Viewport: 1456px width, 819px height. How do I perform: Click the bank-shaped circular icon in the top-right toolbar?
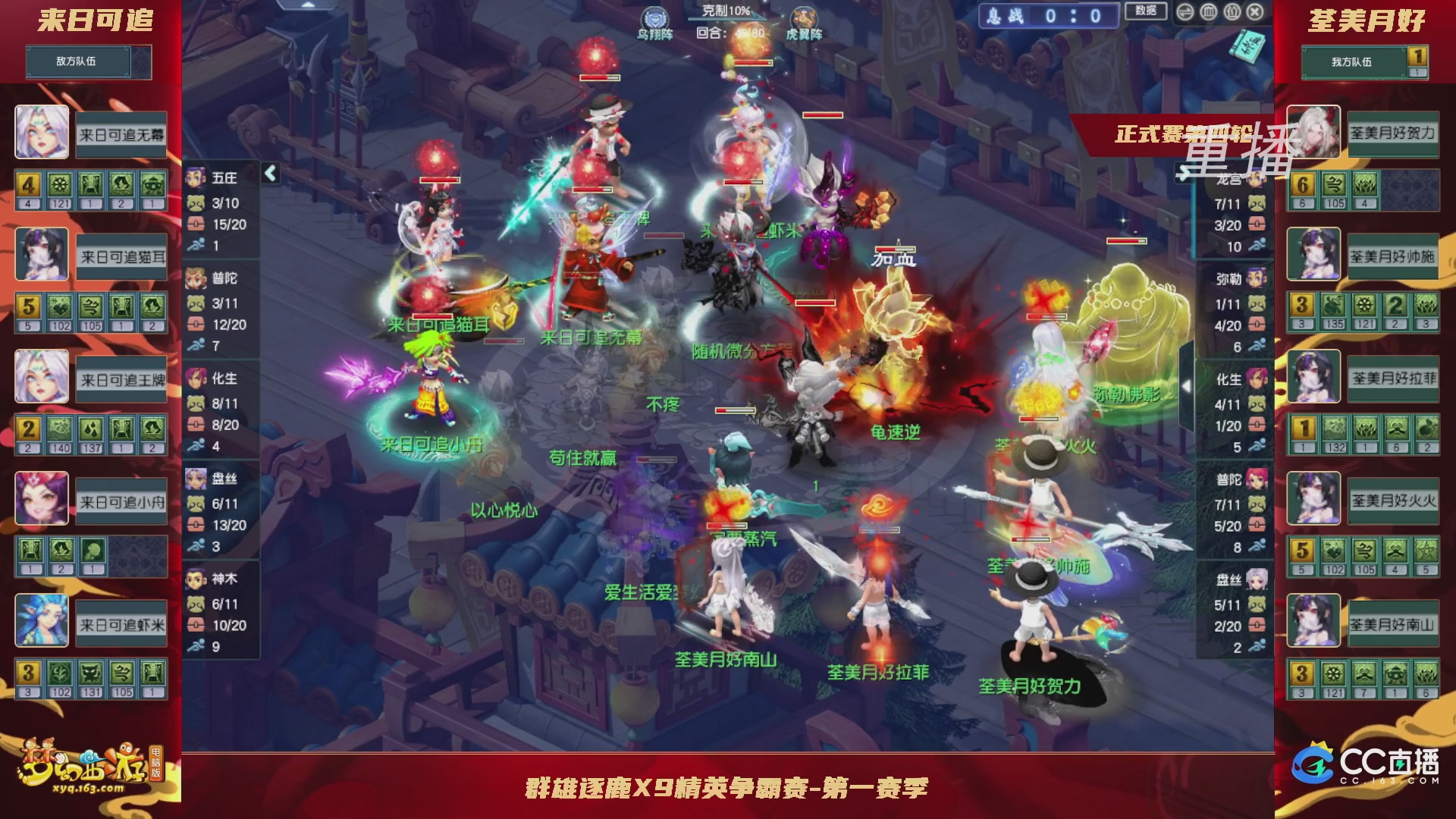[x=1209, y=11]
